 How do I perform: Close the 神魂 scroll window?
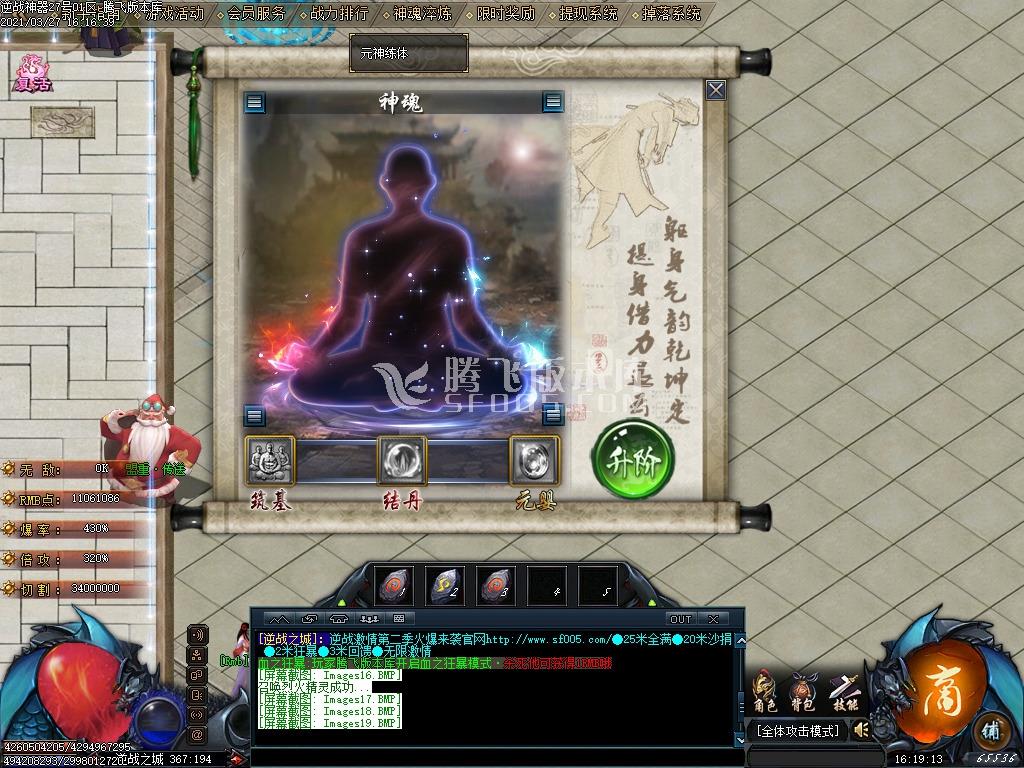coord(716,90)
